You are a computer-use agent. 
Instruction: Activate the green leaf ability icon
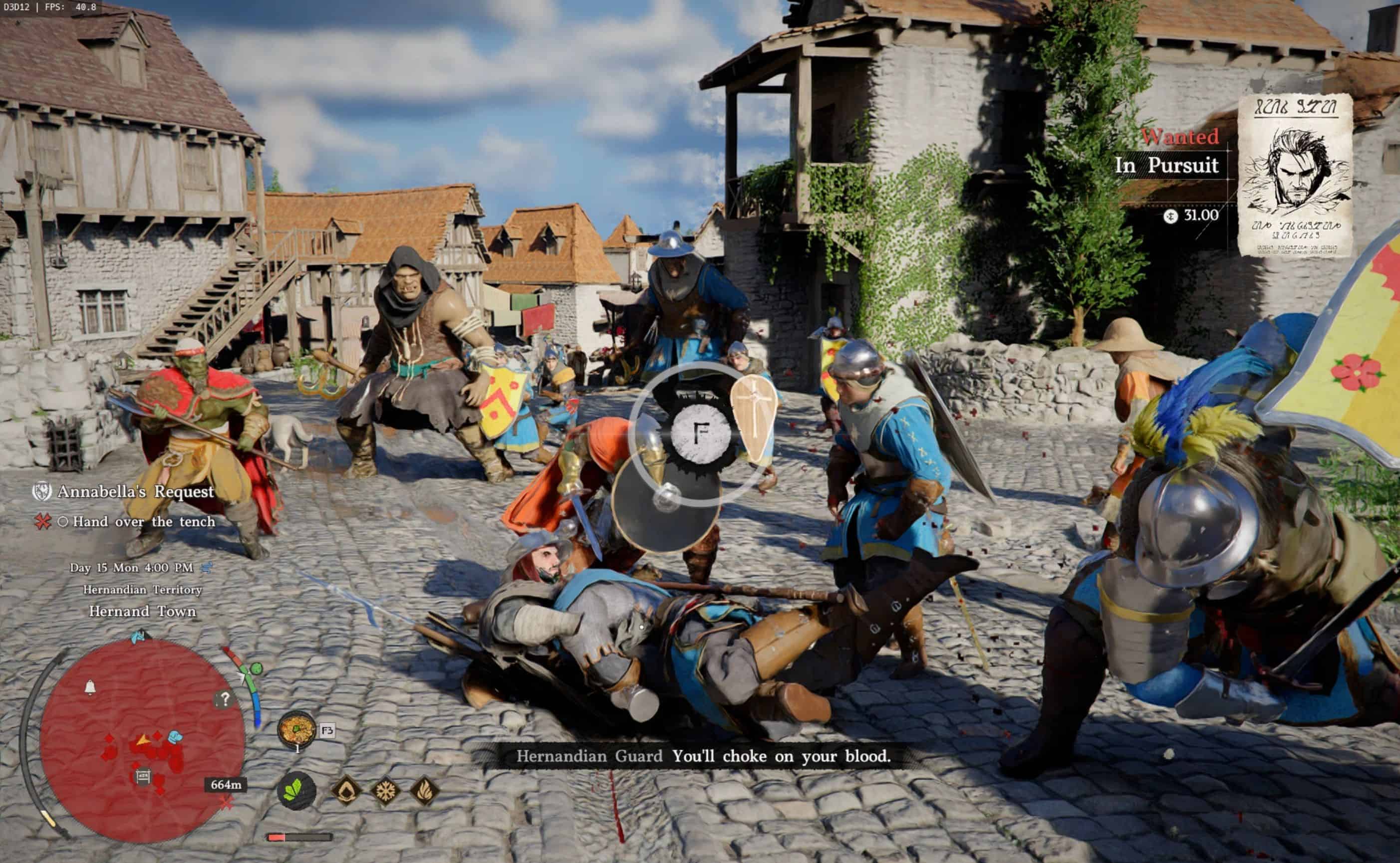[x=296, y=791]
